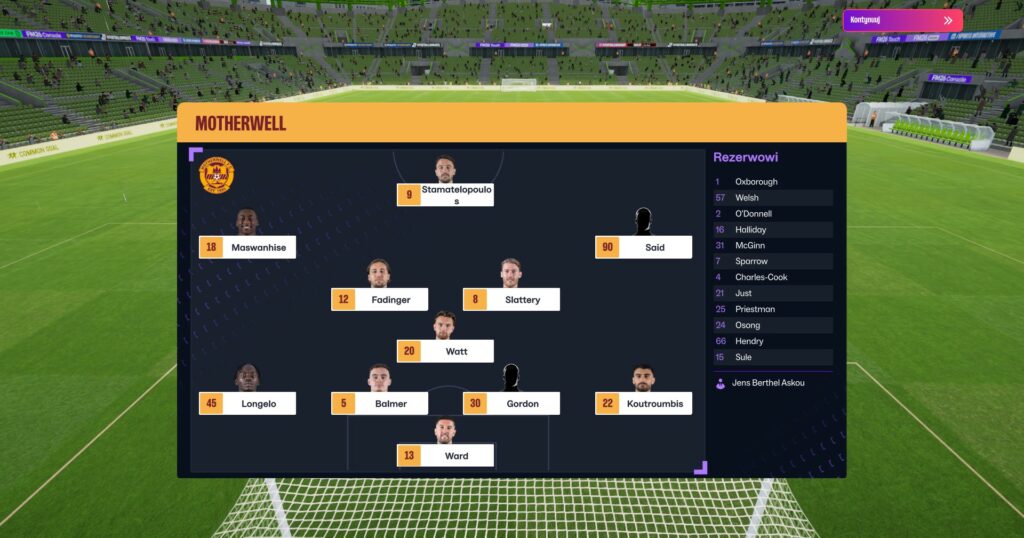Select goalkeeper Ward
This screenshot has height=538, width=1024.
[x=445, y=455]
